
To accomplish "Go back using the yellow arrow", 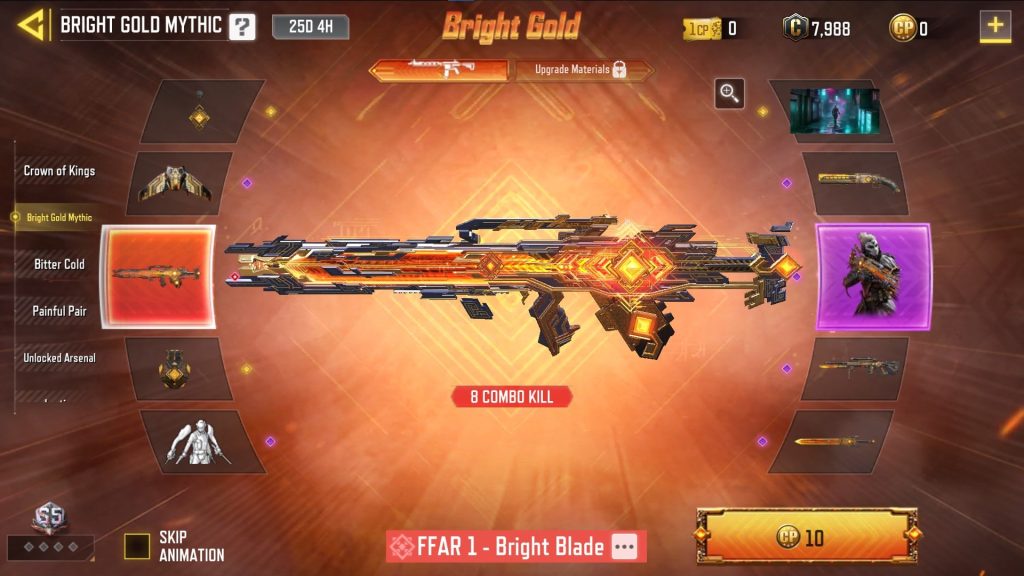I will [32, 25].
